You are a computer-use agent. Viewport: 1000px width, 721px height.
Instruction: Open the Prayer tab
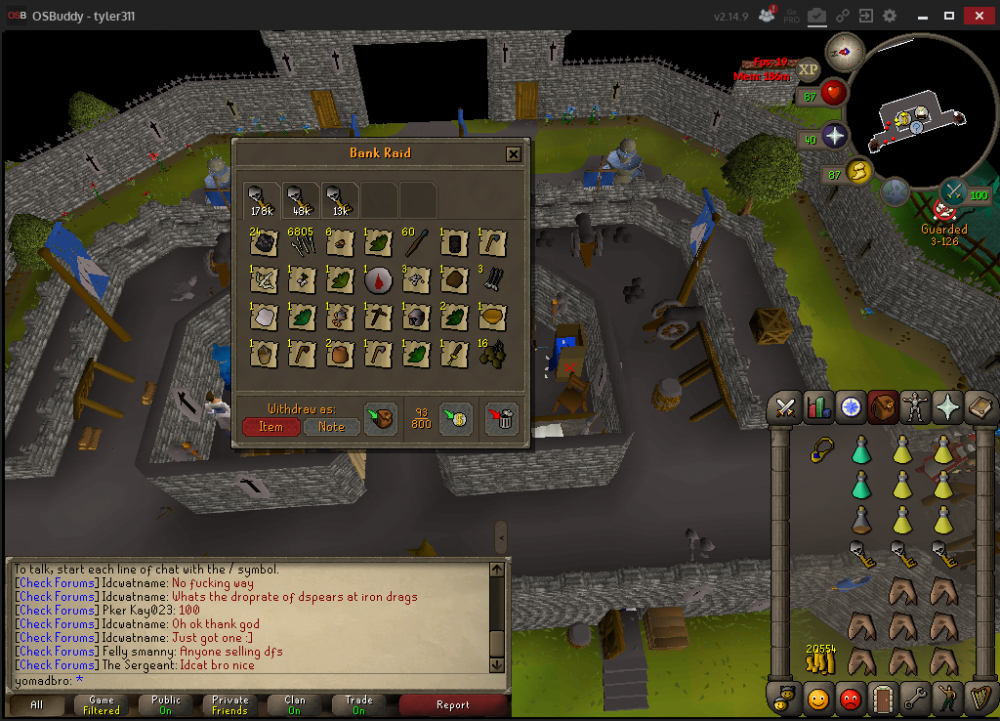(947, 406)
